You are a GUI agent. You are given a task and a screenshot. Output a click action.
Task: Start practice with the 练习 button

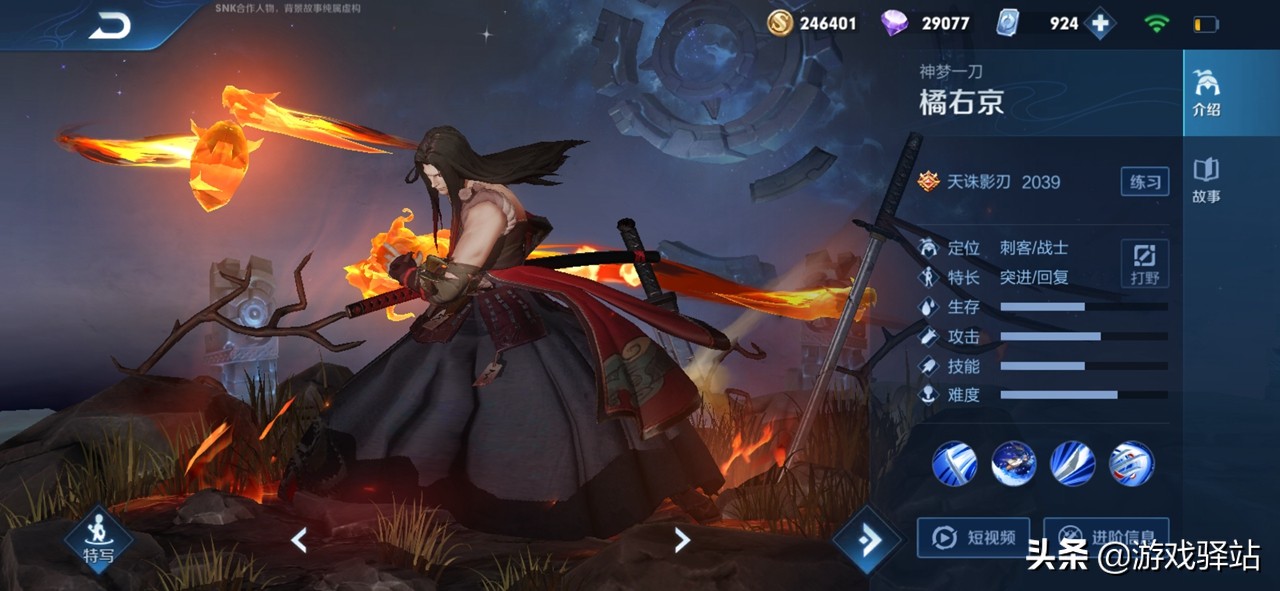pos(1144,182)
